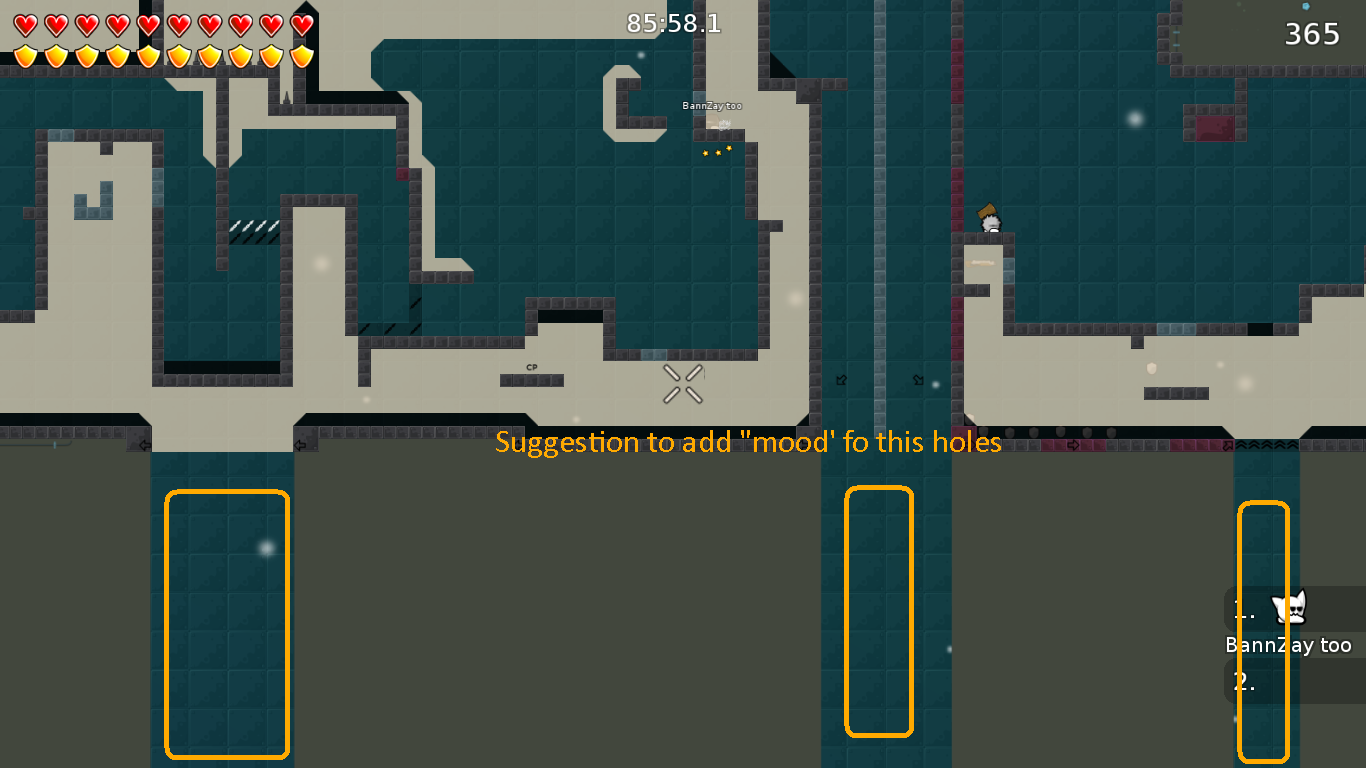Toggle the middle shield icon
This screenshot has height=768, width=1366.
146,56
